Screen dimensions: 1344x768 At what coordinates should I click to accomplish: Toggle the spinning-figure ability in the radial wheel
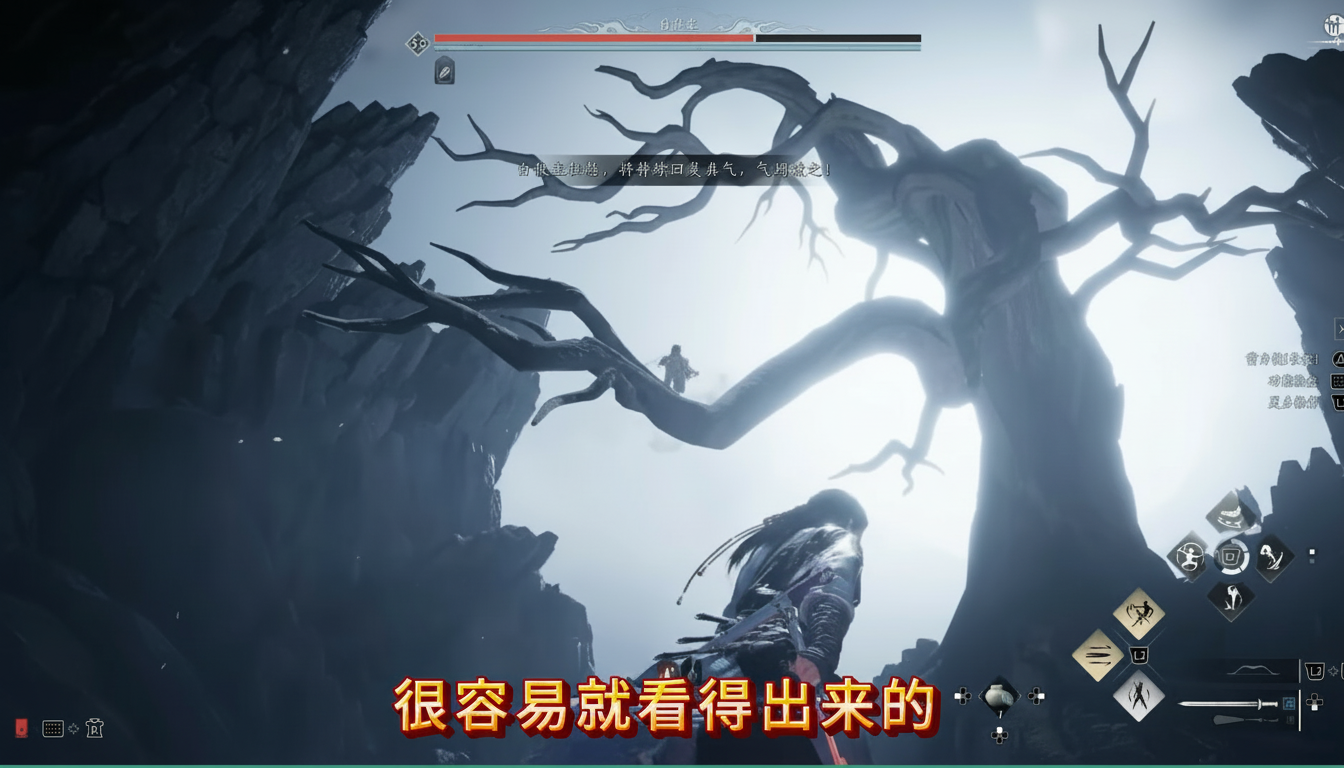(1189, 555)
